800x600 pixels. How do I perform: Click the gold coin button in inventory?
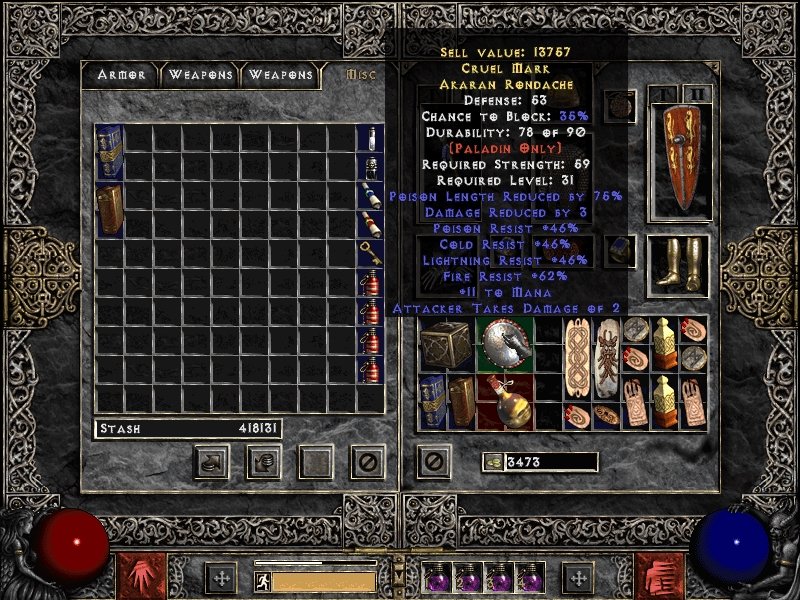(493, 462)
